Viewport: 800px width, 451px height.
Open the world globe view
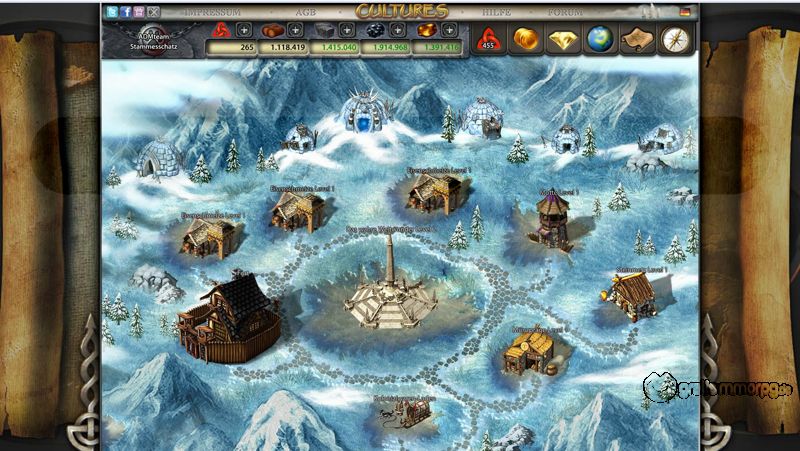tap(601, 39)
